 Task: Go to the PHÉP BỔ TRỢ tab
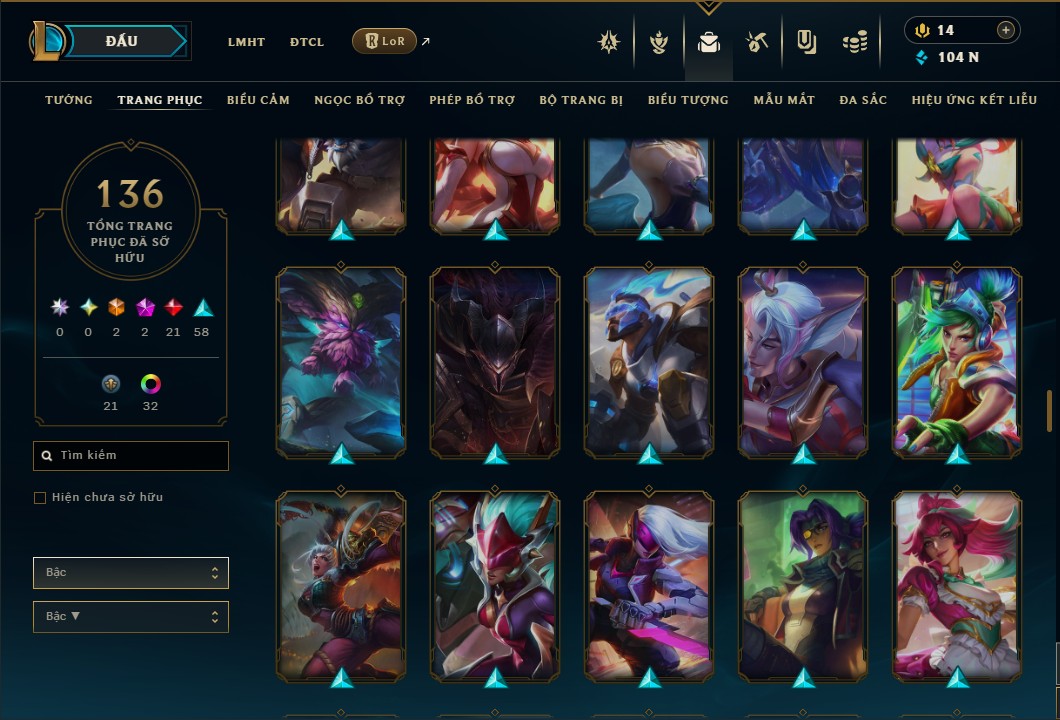pyautogui.click(x=472, y=100)
